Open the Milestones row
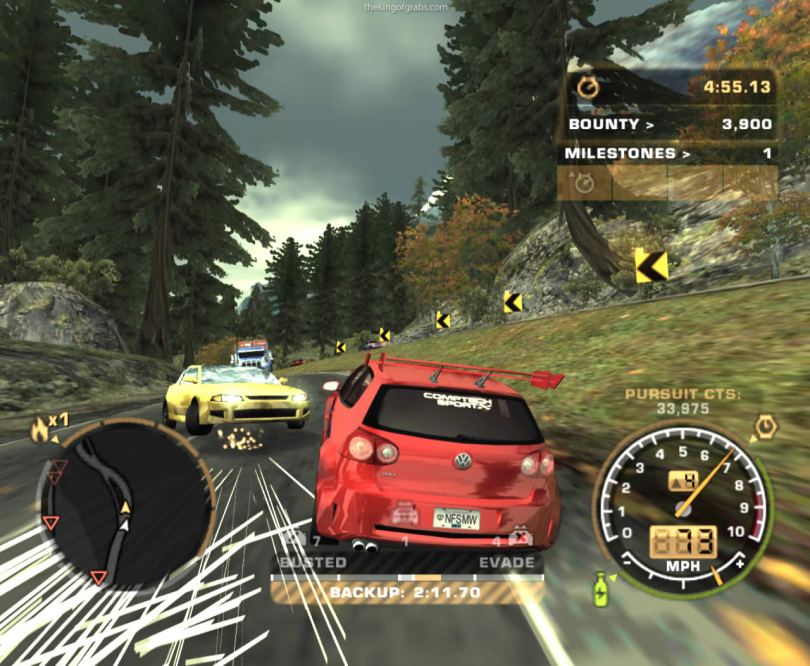The width and height of the screenshot is (810, 666). coord(668,153)
